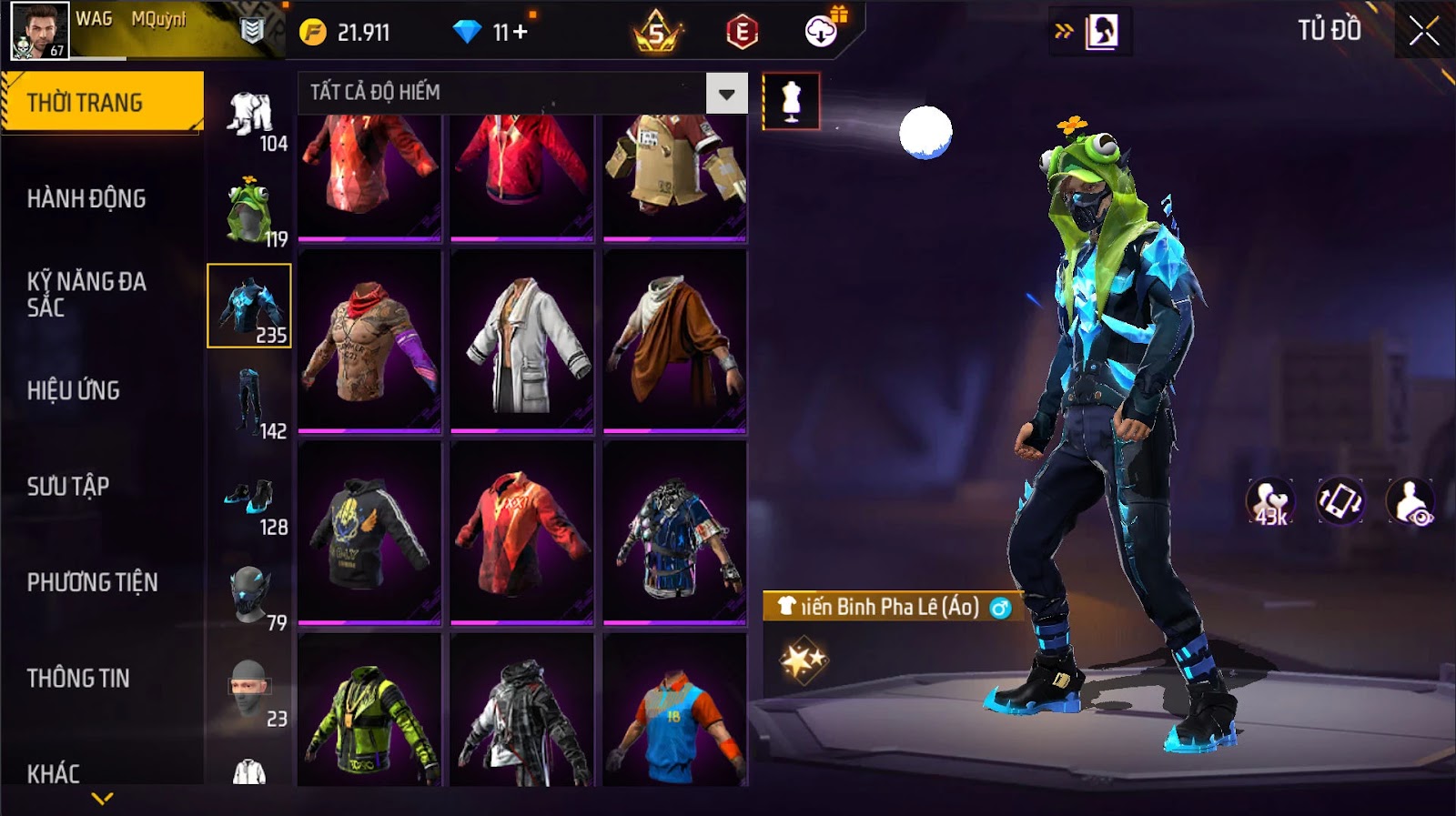Equip the white lab coat top
The width and height of the screenshot is (1456, 816).
tap(522, 341)
